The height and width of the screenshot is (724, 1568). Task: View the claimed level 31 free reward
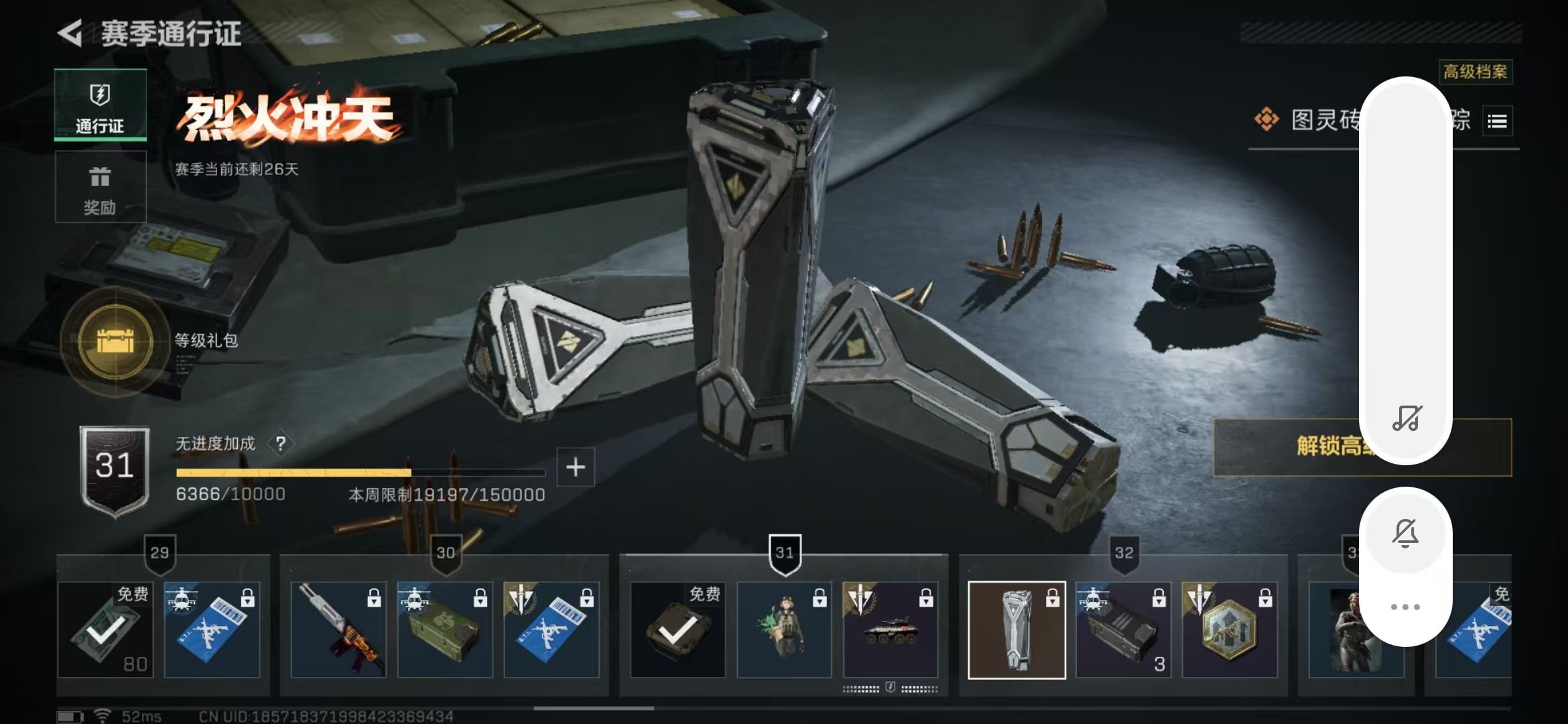tap(677, 629)
